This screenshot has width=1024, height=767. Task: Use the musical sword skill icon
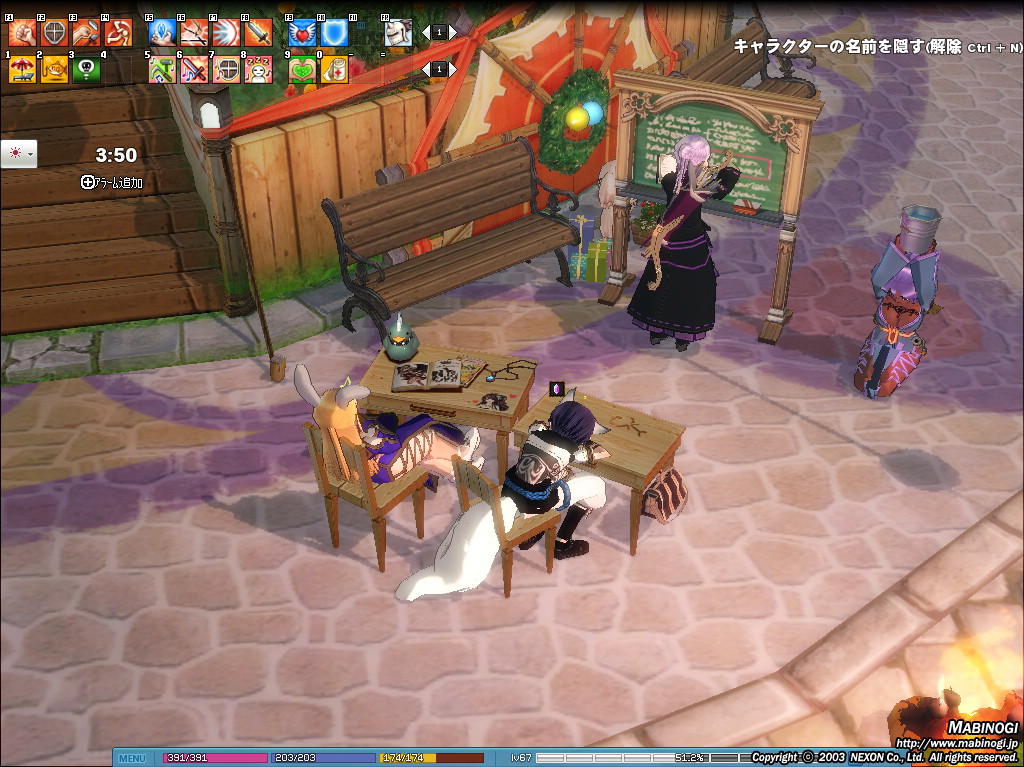194,69
